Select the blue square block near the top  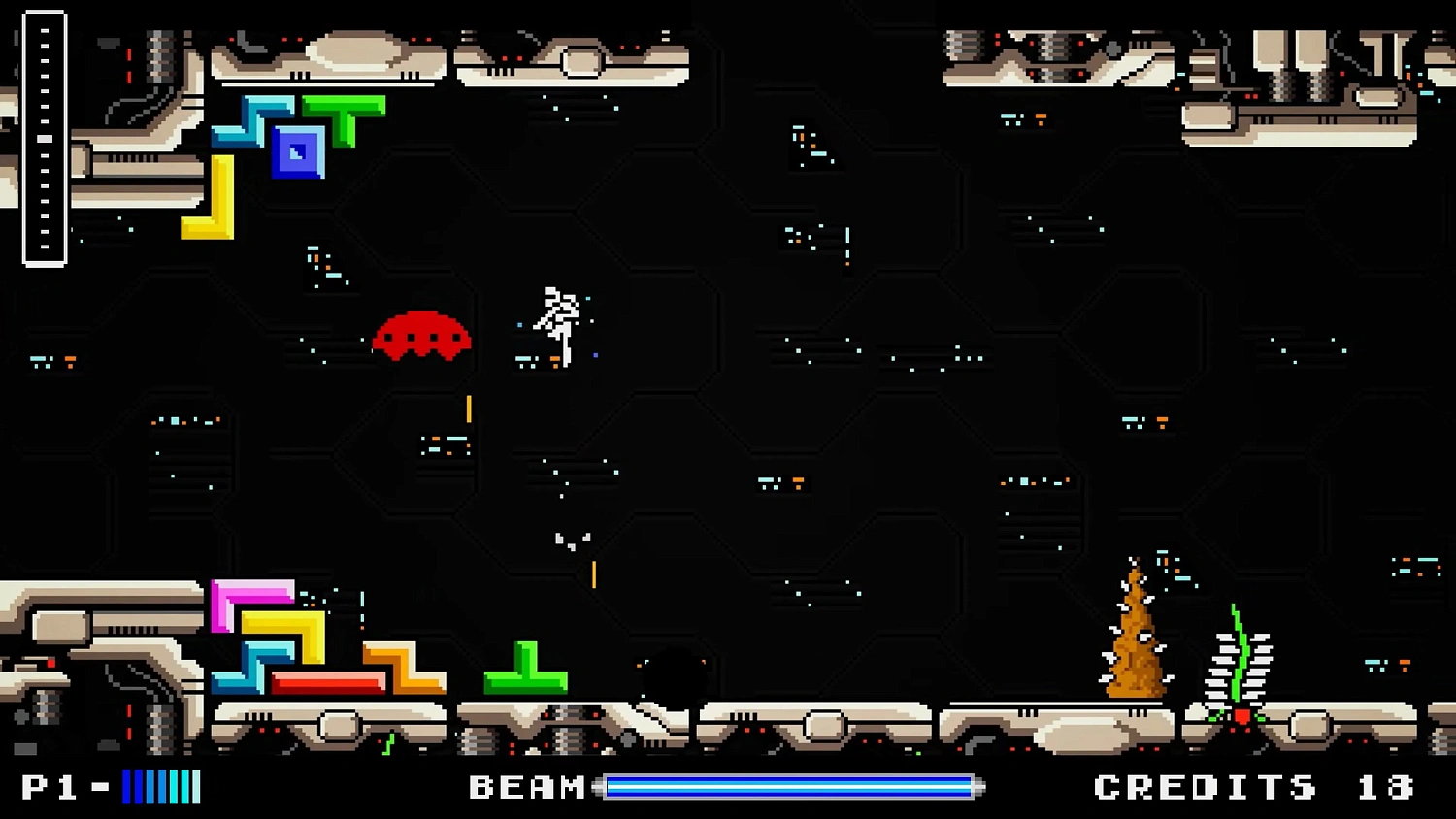pos(296,152)
